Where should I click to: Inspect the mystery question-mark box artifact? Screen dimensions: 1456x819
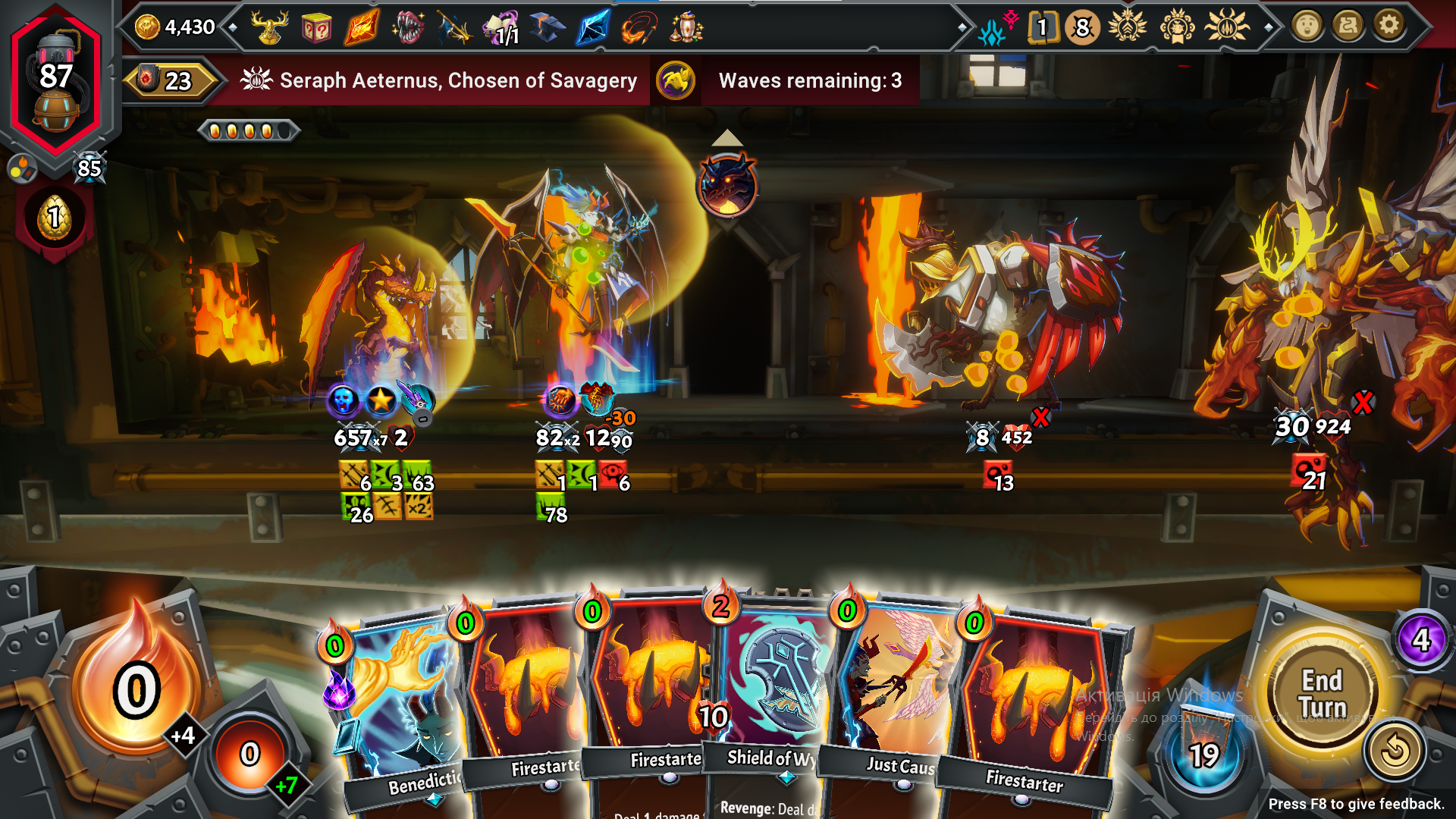click(315, 30)
